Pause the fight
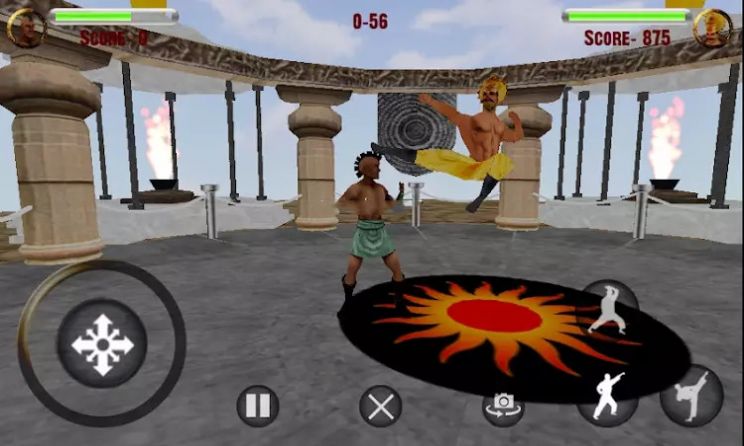Image resolution: width=744 pixels, height=446 pixels. [x=257, y=406]
